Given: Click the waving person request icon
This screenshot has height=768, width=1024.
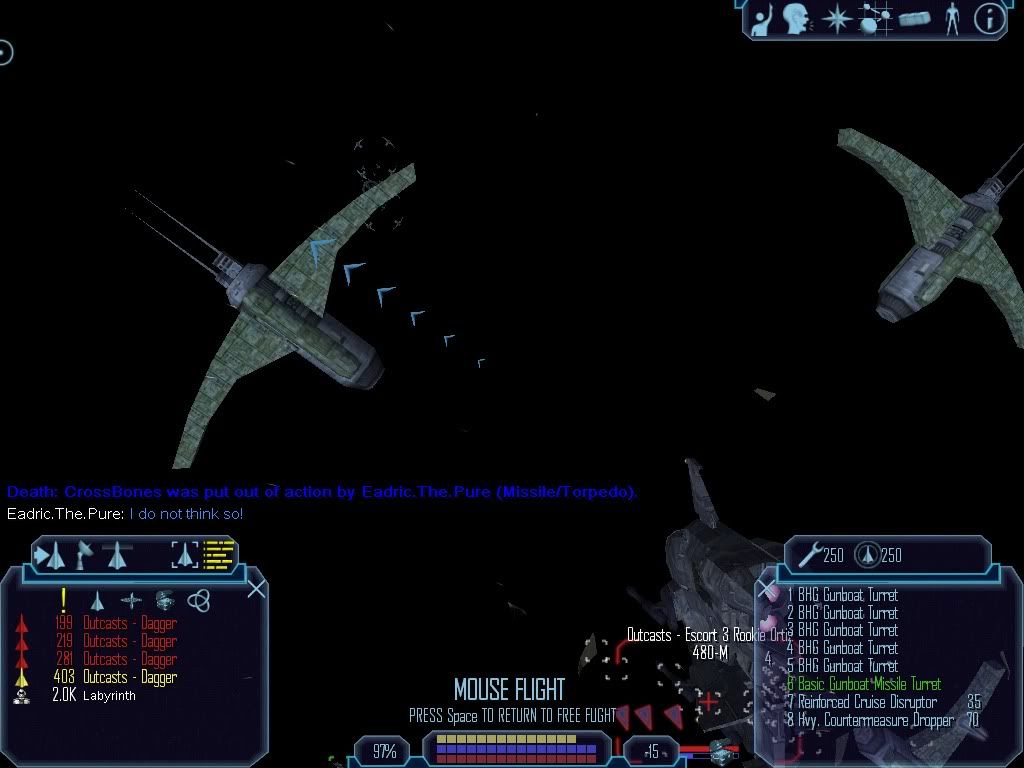Looking at the screenshot, I should (762, 19).
